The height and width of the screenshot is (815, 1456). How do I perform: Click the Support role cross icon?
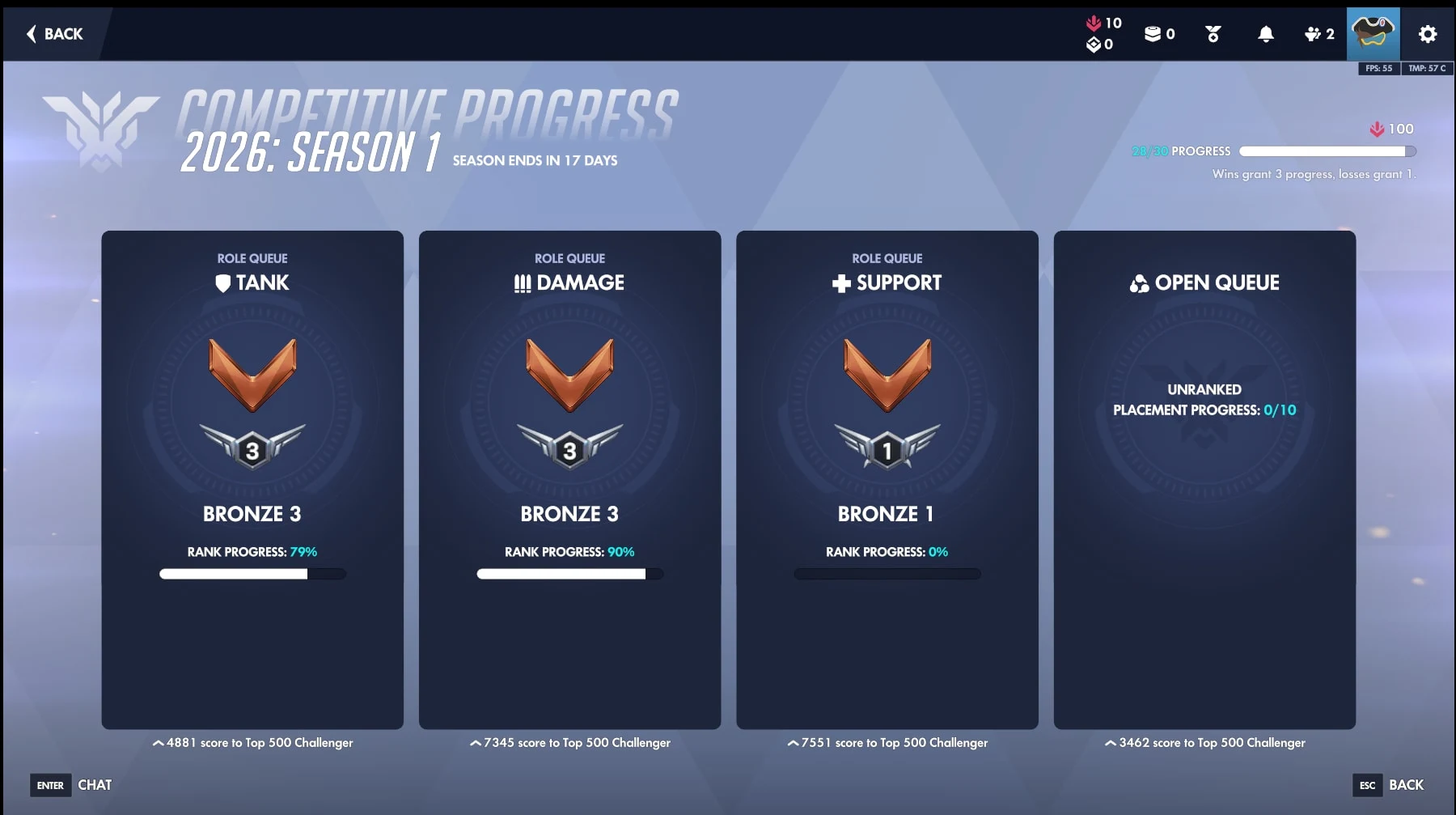[840, 282]
